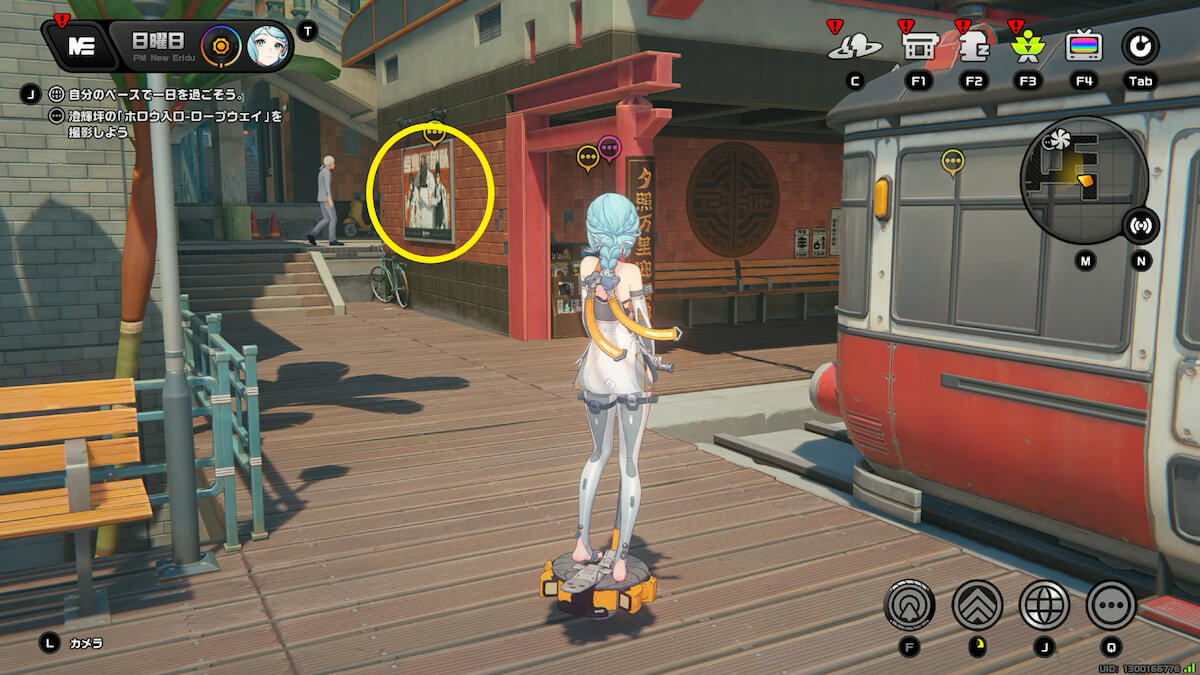
Task: Click the signal broadcast icon below minimap
Action: [x=1140, y=226]
